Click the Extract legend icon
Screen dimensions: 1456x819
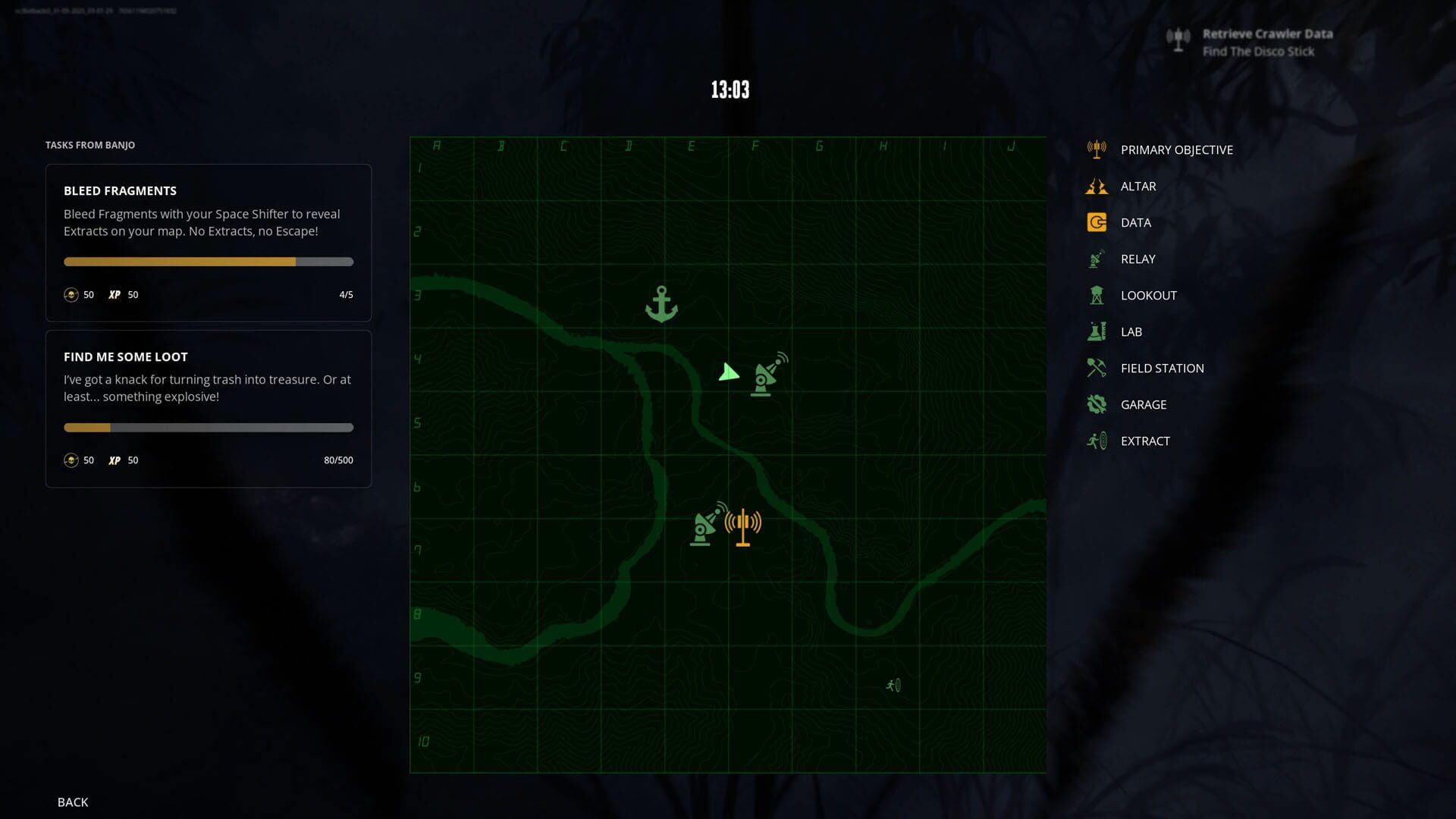1095,441
